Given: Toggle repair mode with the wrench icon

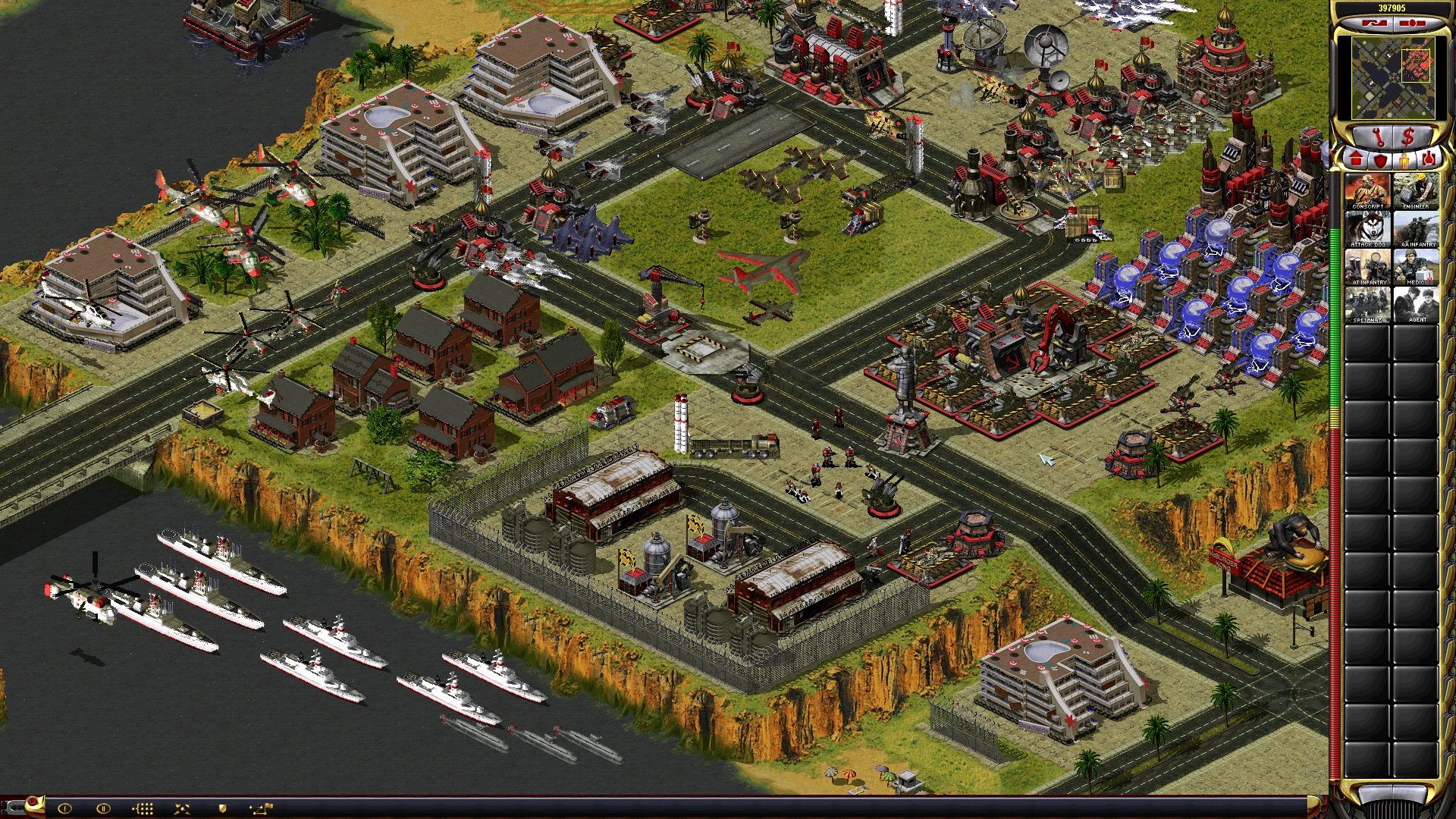Looking at the screenshot, I should coord(1379,137).
